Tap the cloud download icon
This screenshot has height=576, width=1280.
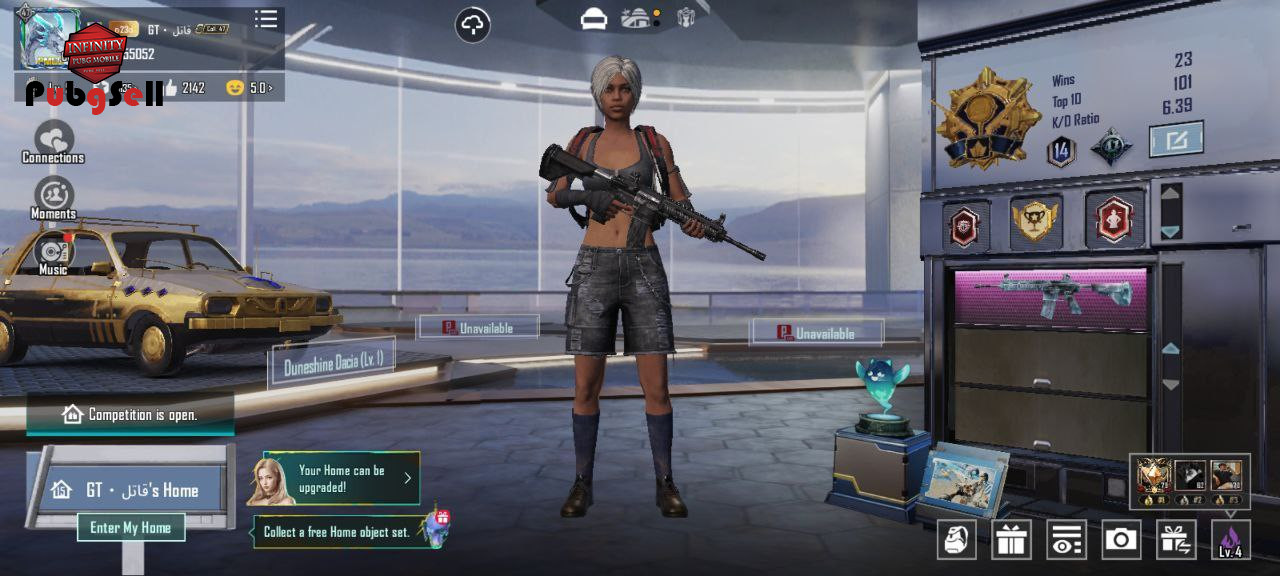pos(473,25)
